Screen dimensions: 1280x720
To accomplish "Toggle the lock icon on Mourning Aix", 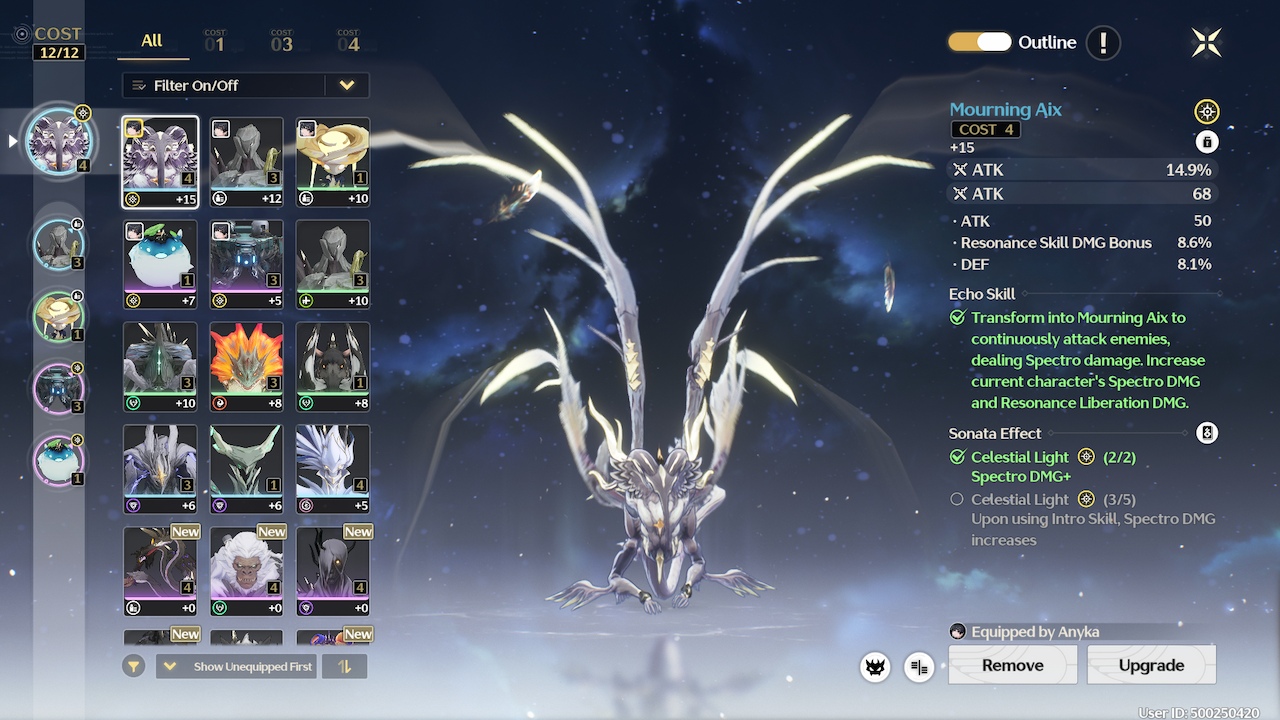I will (x=1207, y=142).
